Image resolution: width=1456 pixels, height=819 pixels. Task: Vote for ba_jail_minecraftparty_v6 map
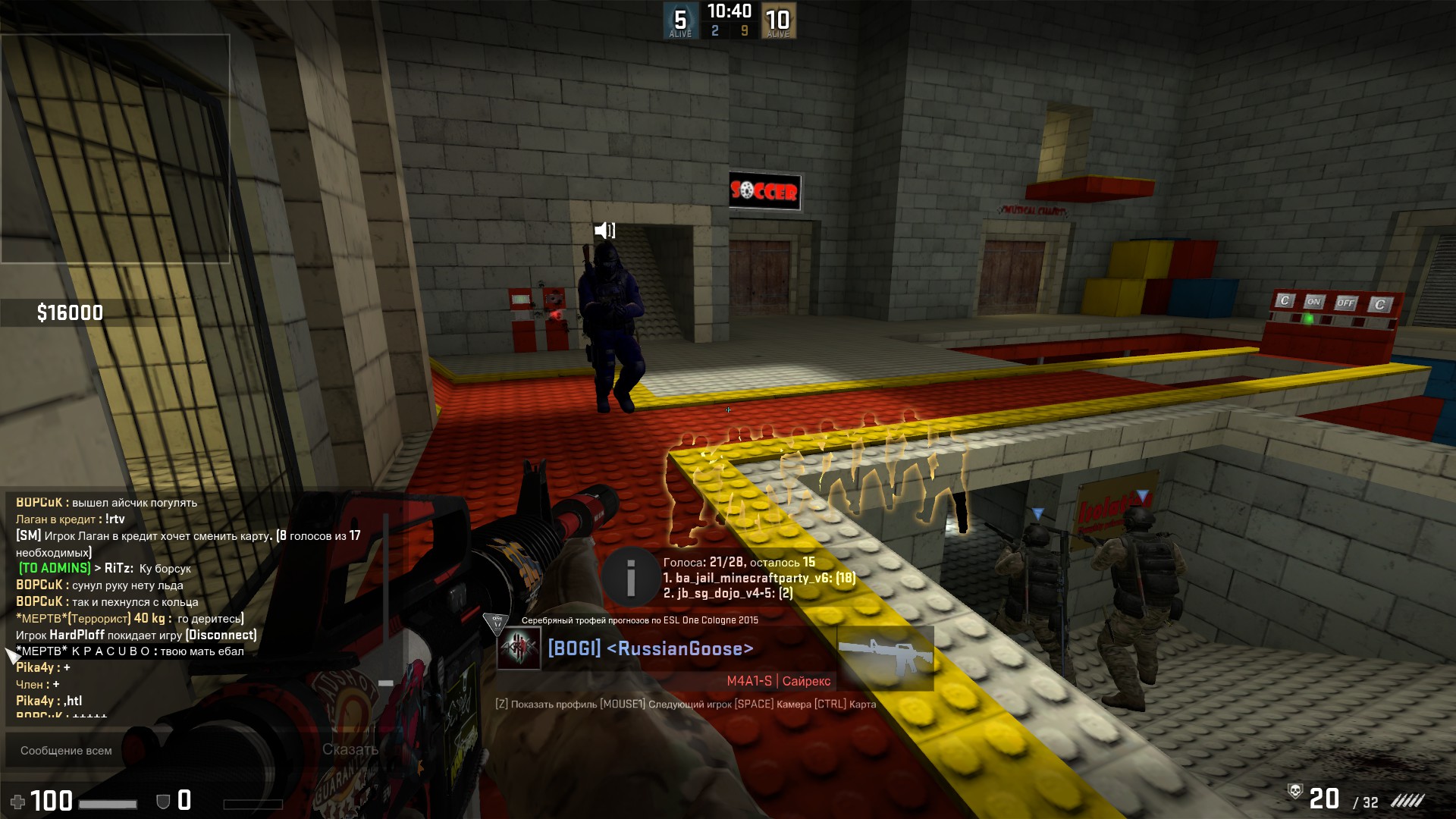(759, 578)
